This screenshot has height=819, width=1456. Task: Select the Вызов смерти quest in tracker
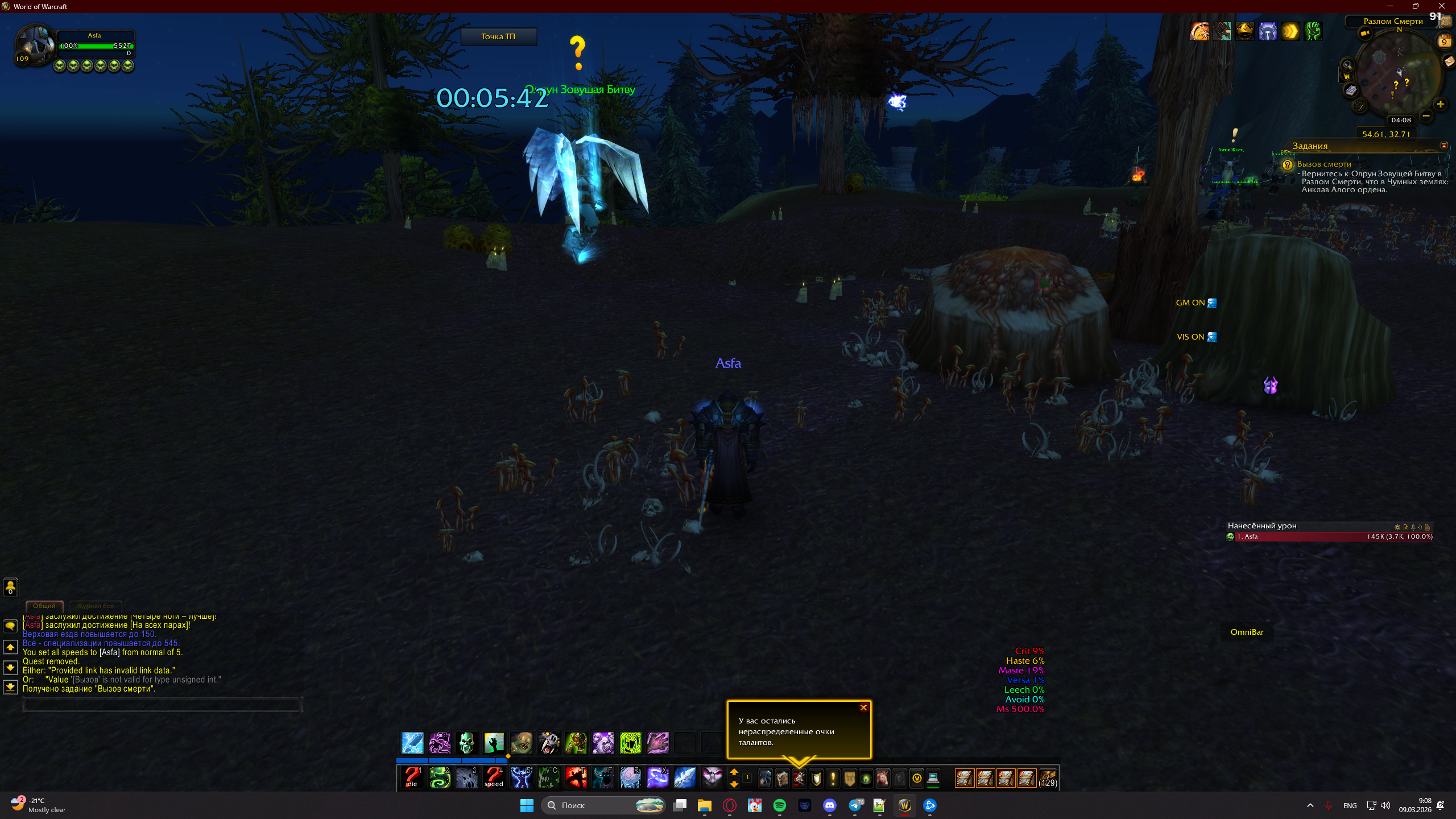tap(1324, 164)
